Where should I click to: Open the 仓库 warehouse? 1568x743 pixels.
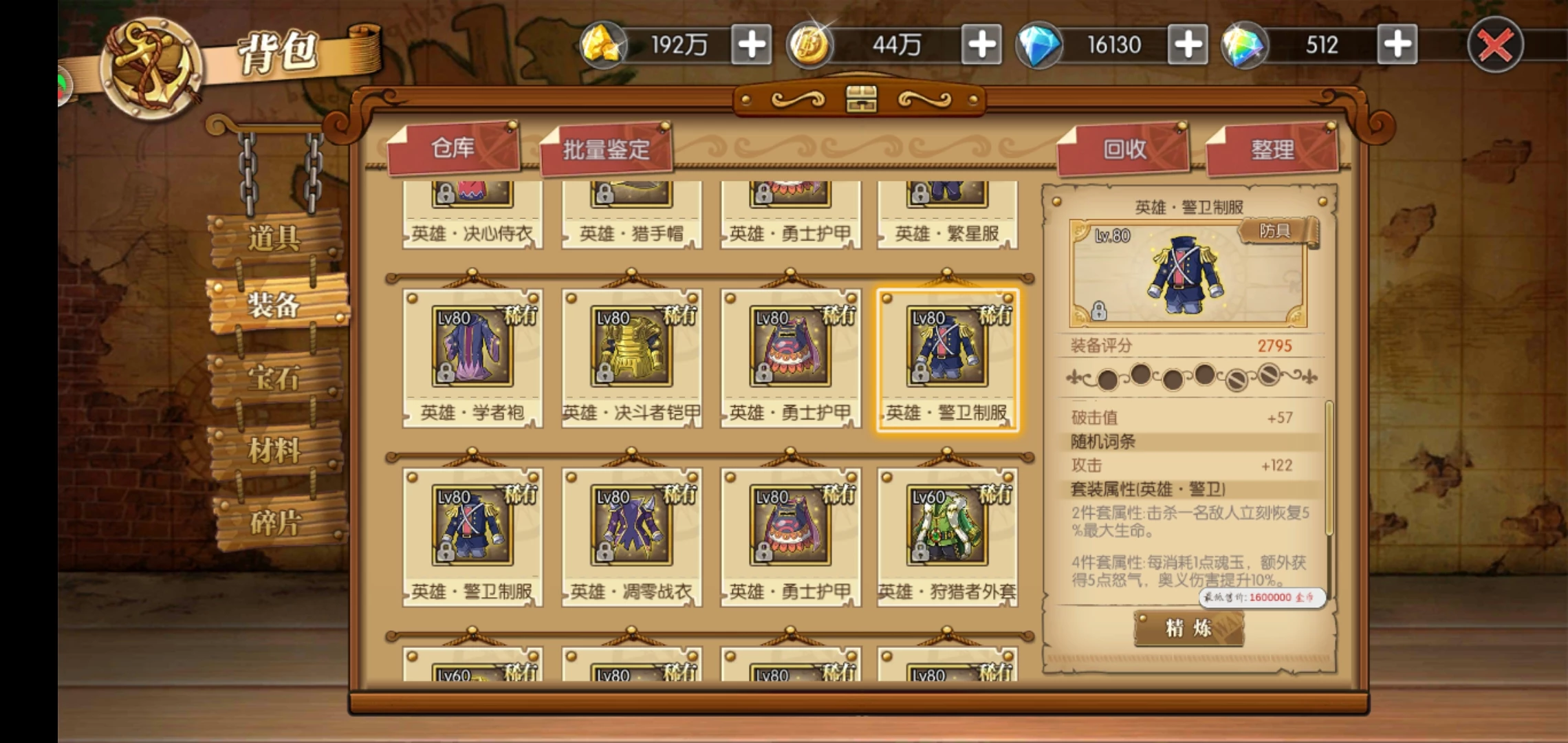(453, 148)
